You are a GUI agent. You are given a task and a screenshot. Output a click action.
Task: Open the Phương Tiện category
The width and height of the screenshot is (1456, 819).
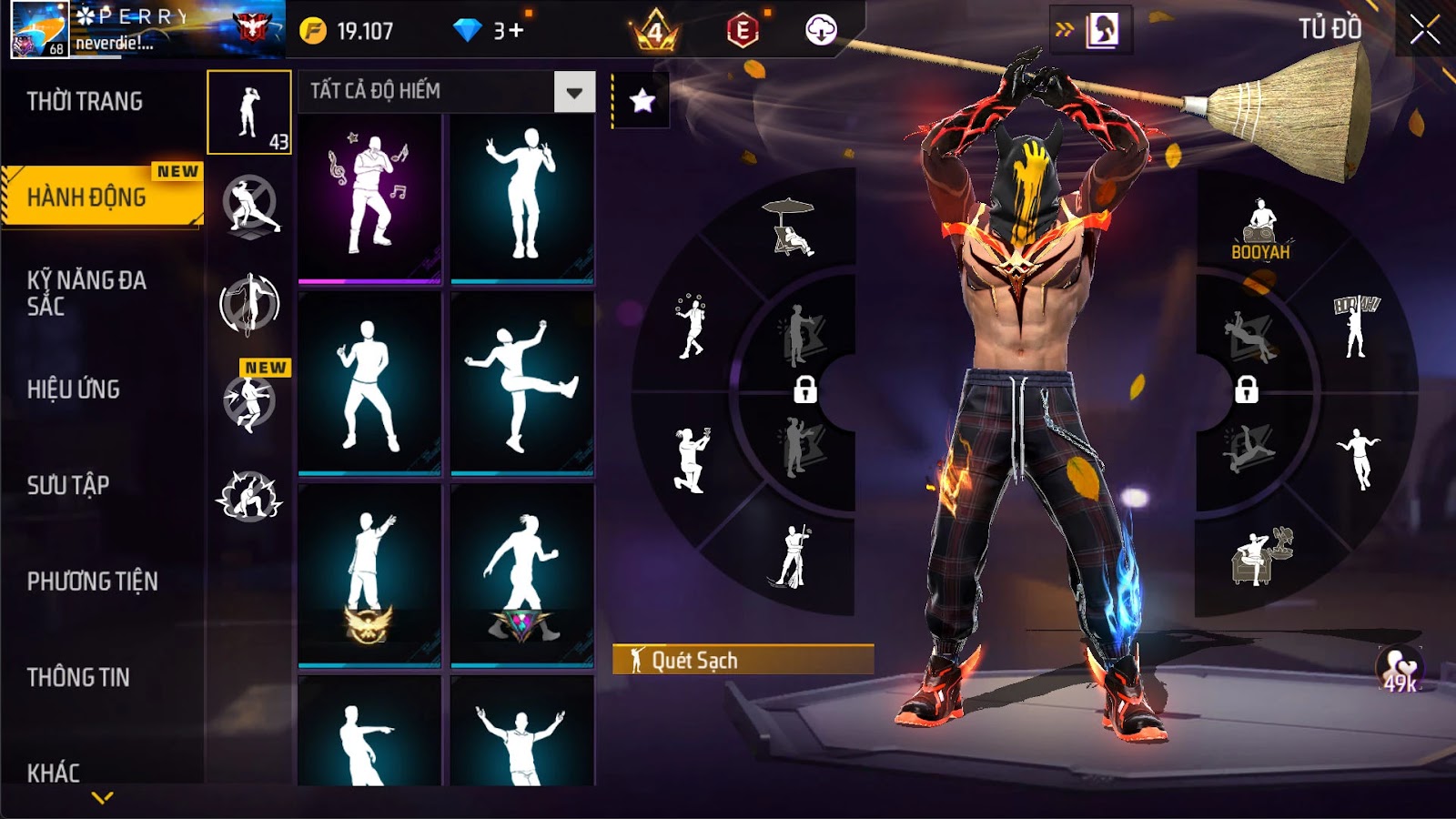tap(92, 581)
